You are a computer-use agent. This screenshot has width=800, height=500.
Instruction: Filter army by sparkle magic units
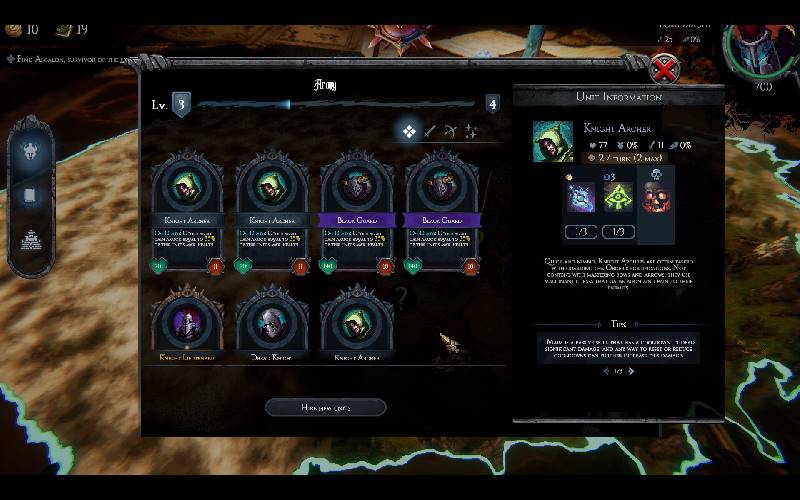470,131
